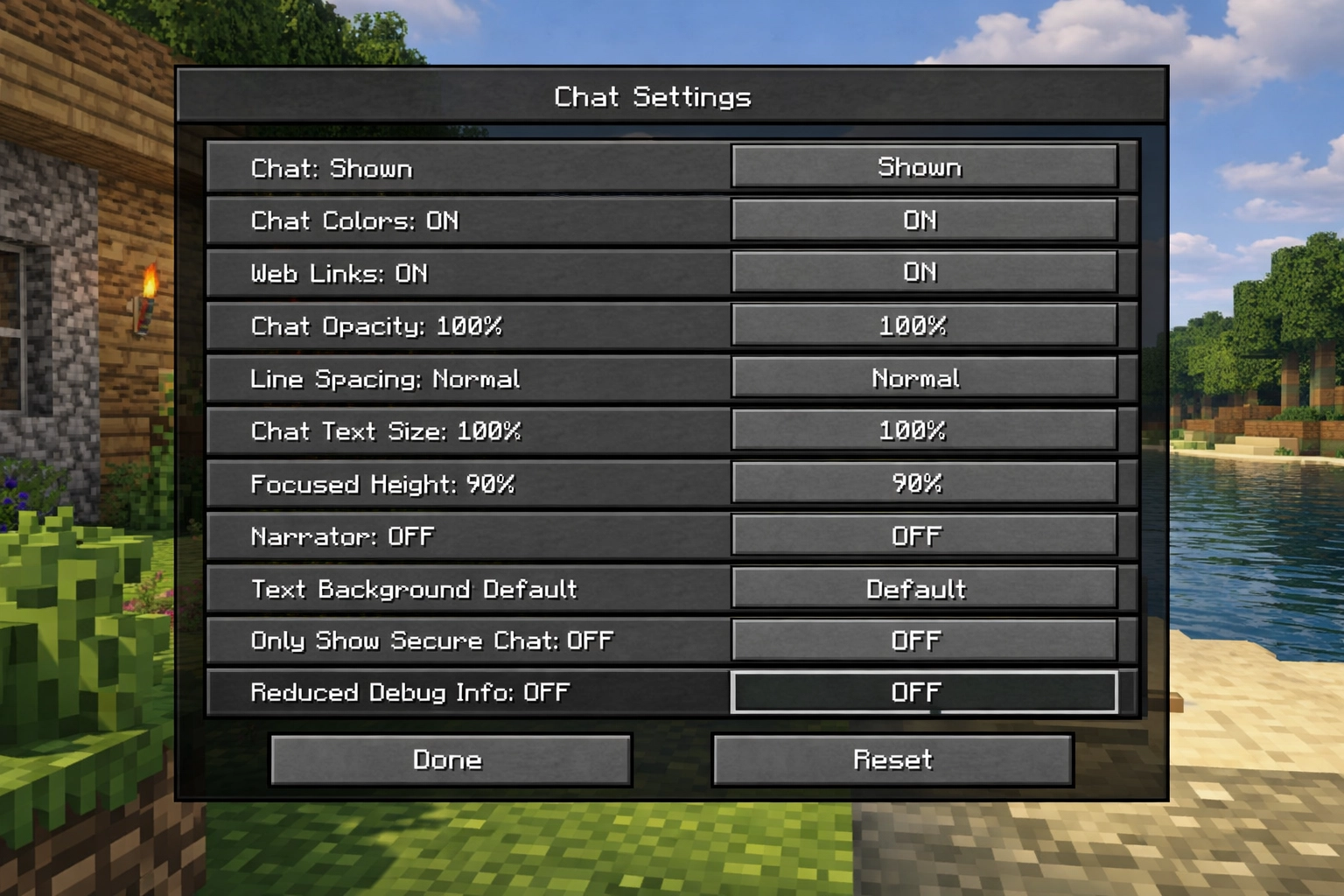
Task: Click the Reduced Debug Info label
Action: coord(409,692)
